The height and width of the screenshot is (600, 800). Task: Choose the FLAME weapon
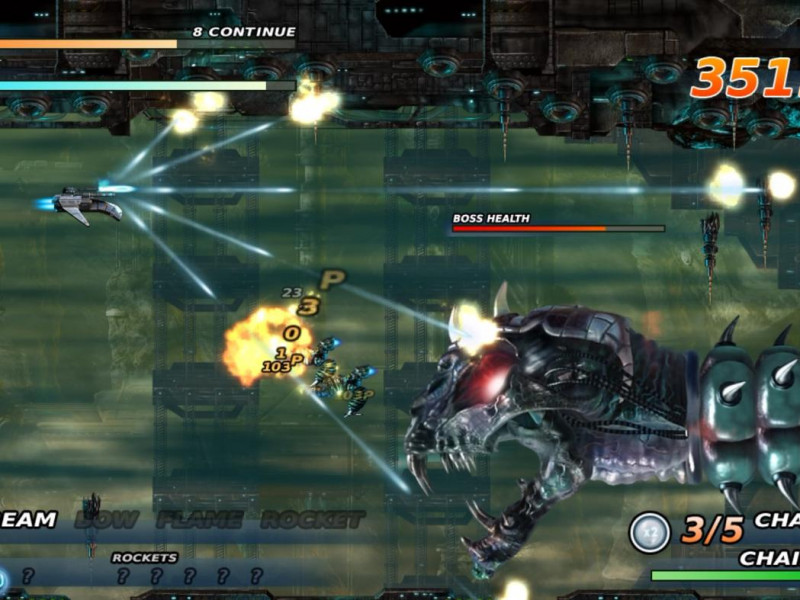199,520
